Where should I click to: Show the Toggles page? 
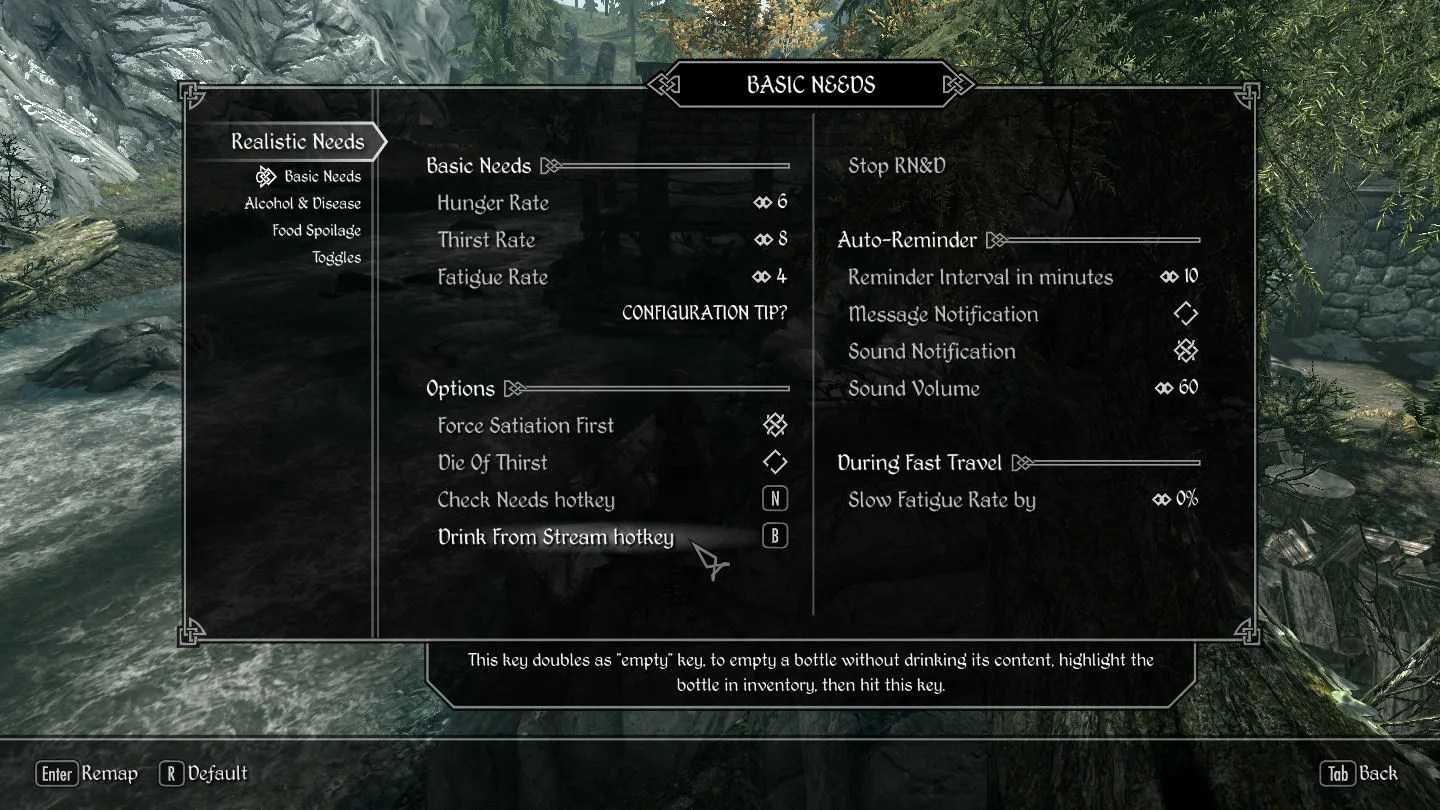pyautogui.click(x=336, y=258)
